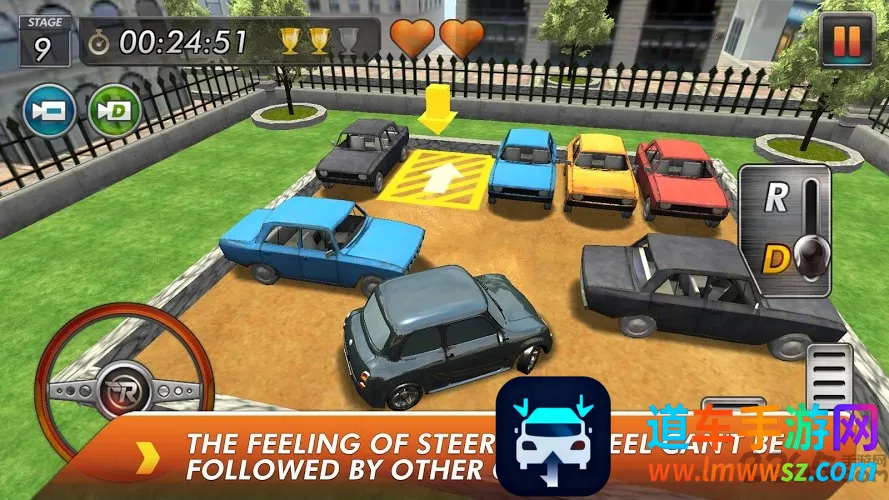Switch the camera view
Image resolution: width=889 pixels, height=500 pixels.
(49, 111)
